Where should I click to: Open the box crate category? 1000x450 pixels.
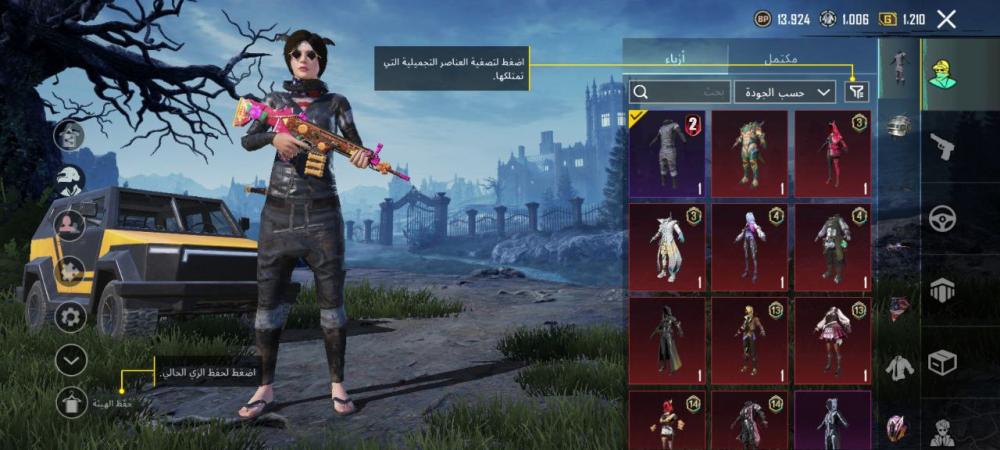(x=941, y=362)
